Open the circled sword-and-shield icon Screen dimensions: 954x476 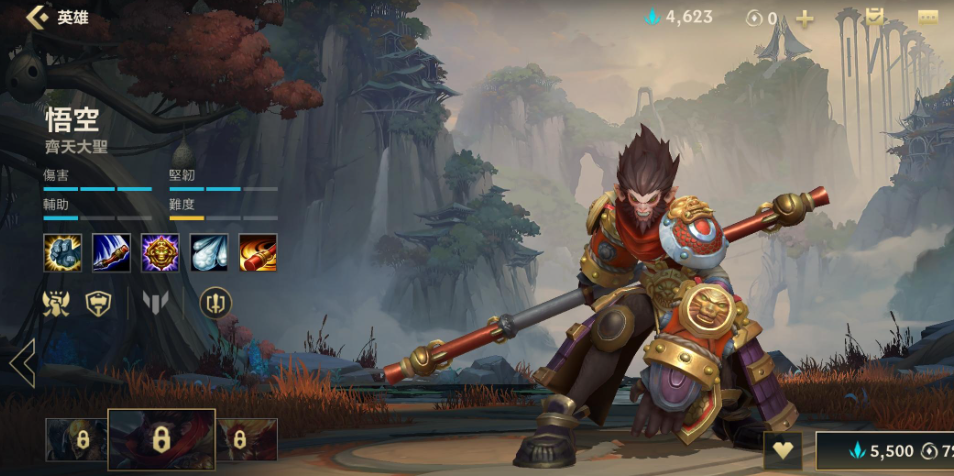tap(215, 302)
